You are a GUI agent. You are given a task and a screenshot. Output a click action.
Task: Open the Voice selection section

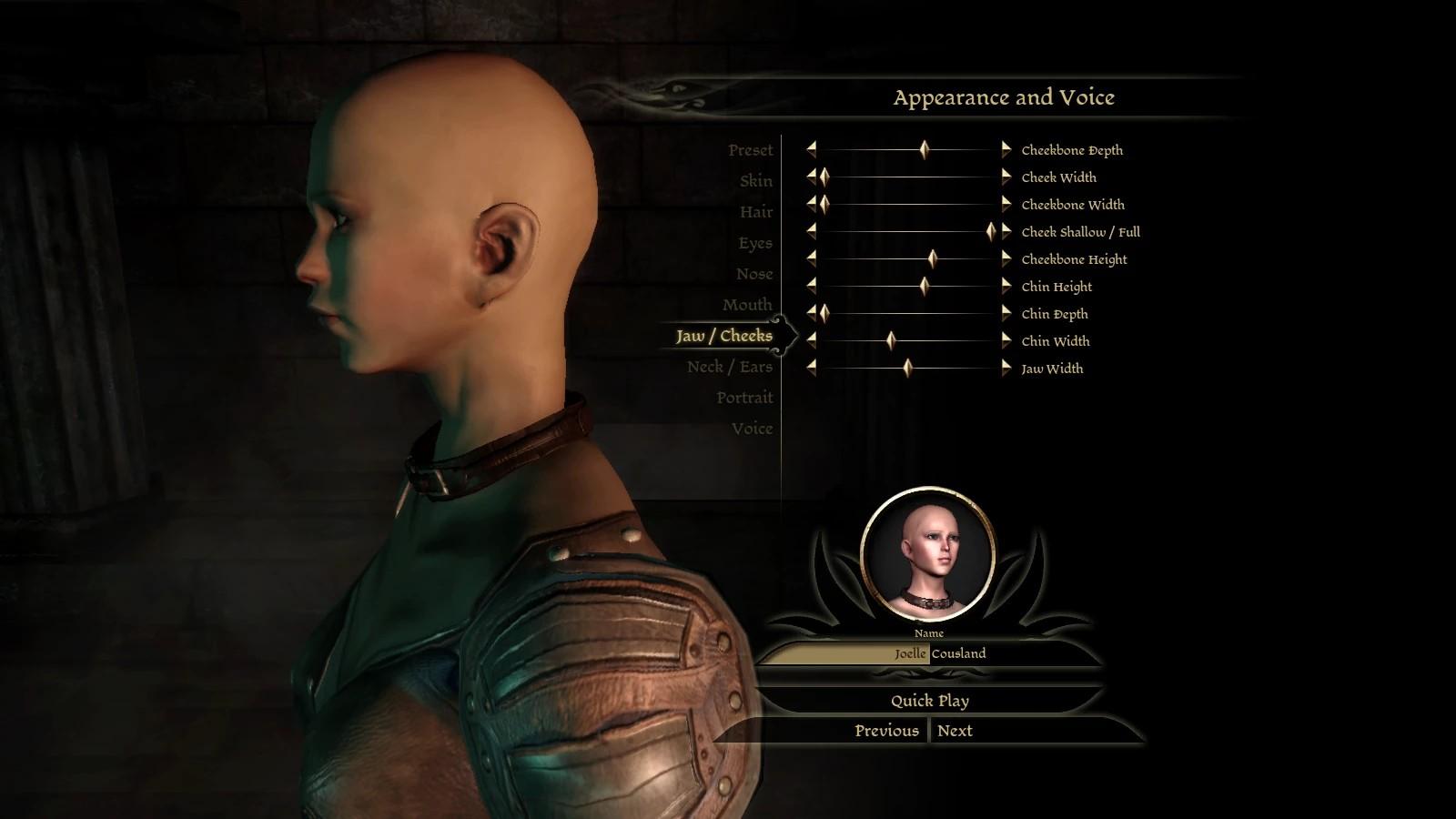[752, 429]
